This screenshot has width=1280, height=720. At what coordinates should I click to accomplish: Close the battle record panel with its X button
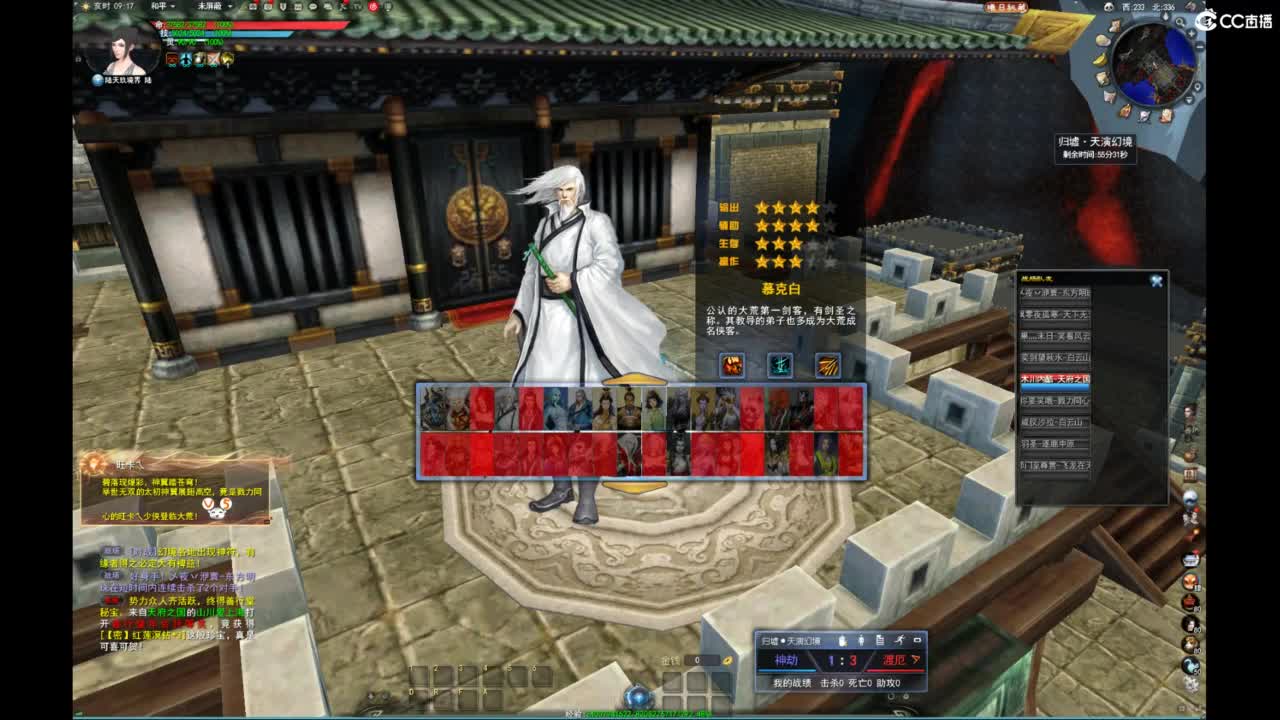1157,279
